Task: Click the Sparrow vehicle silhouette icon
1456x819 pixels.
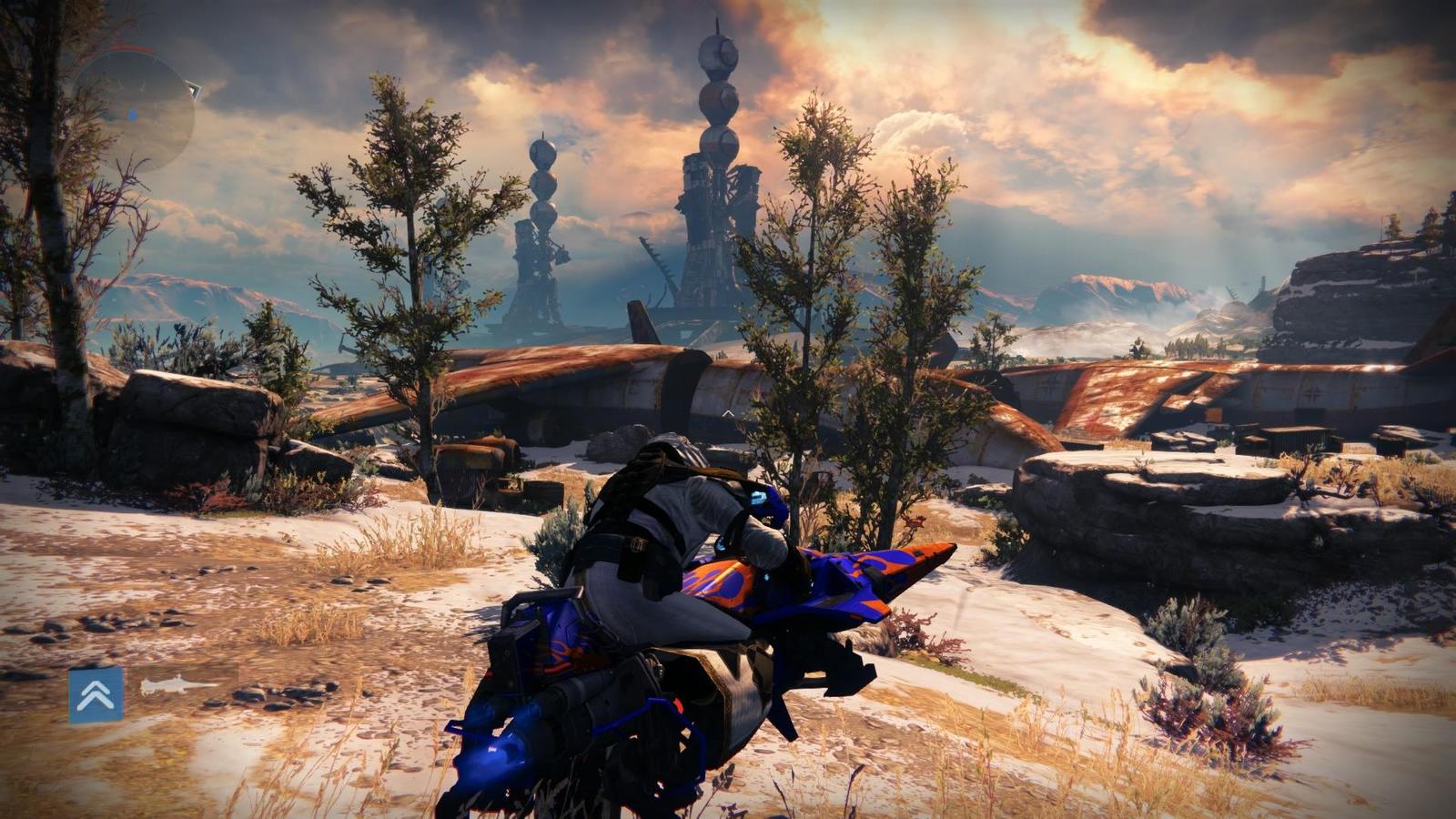Action: [177, 685]
